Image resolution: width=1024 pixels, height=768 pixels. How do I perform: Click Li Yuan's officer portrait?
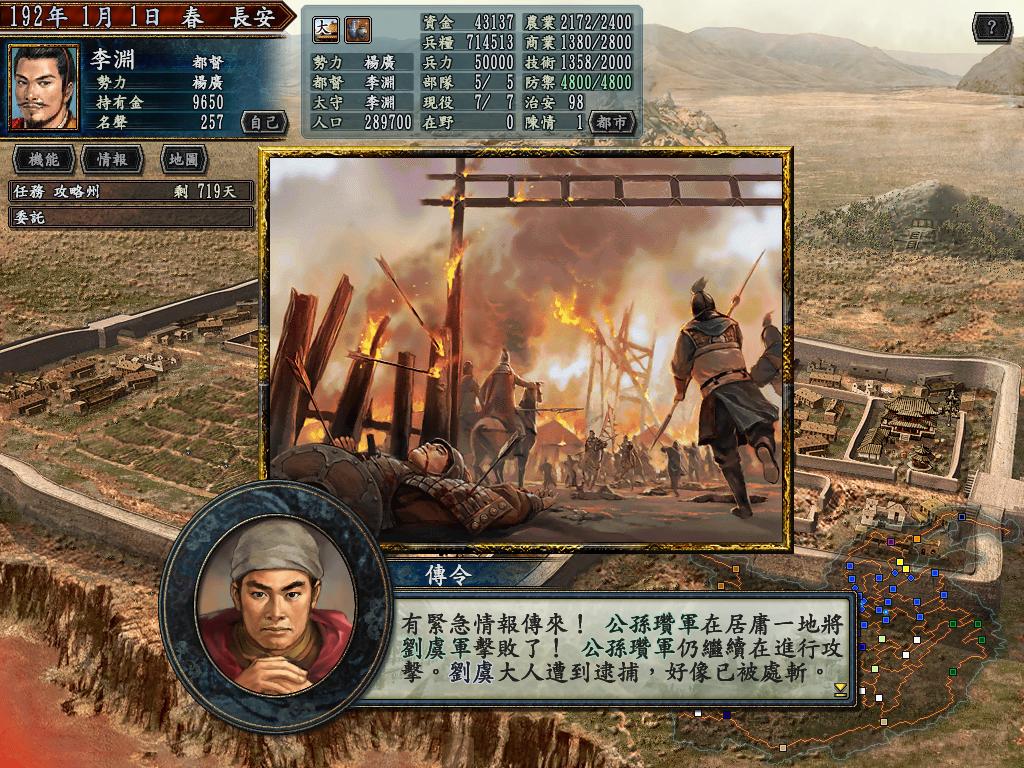point(44,88)
